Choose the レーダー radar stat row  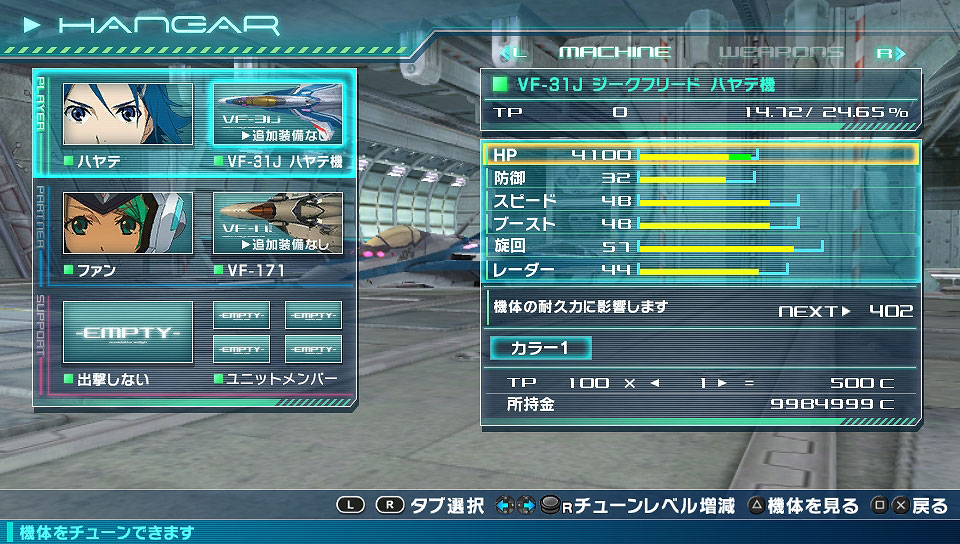coord(699,269)
